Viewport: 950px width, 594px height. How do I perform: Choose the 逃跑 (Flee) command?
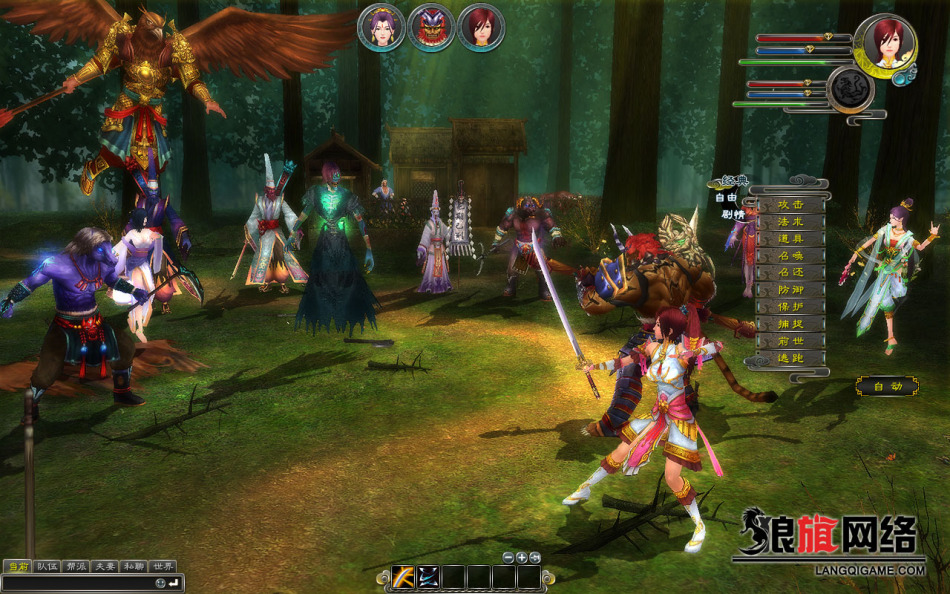[x=790, y=358]
